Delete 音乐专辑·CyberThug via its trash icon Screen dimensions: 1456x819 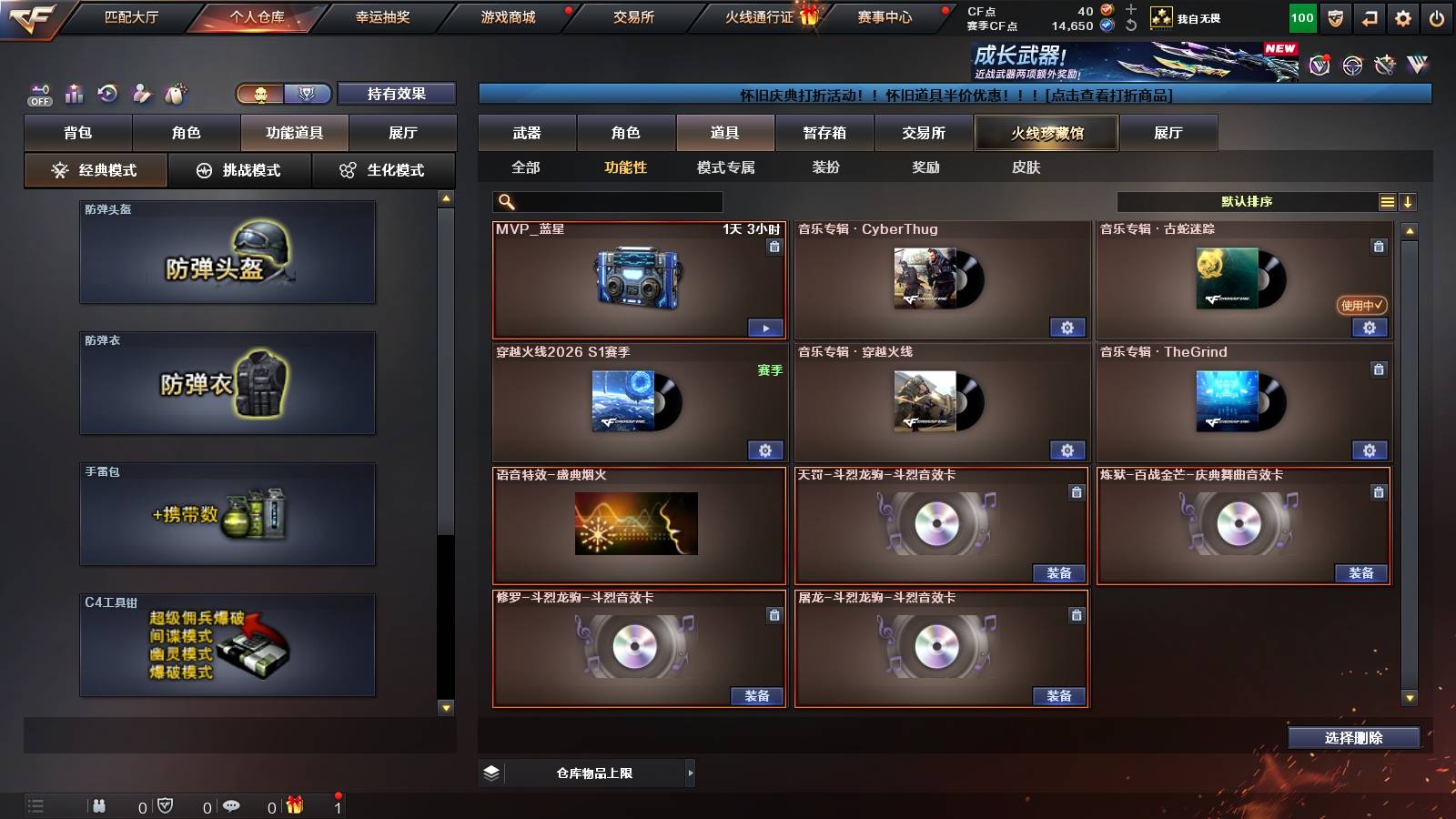[x=1075, y=246]
